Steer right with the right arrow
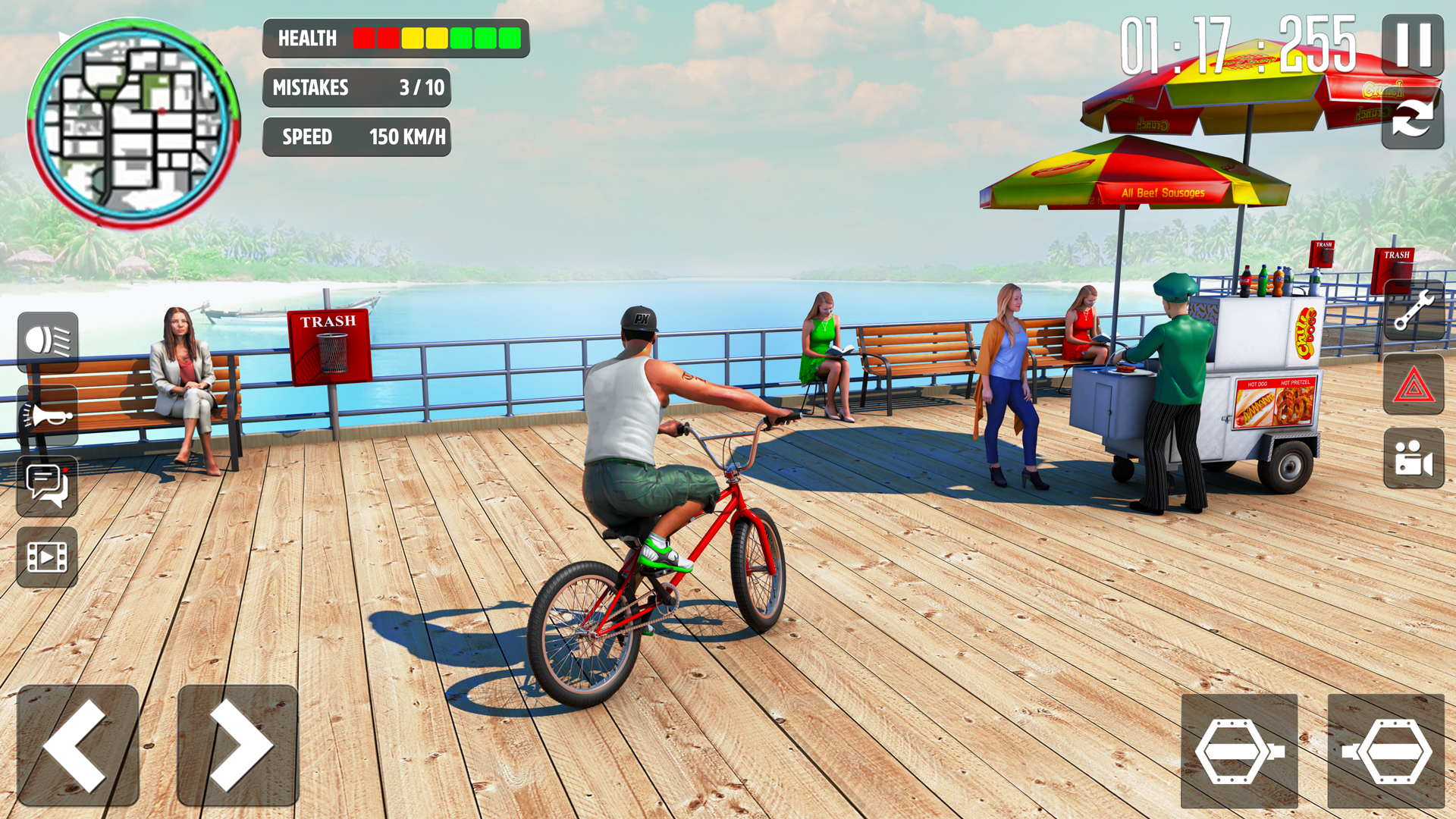Image resolution: width=1456 pixels, height=819 pixels. tap(237, 745)
